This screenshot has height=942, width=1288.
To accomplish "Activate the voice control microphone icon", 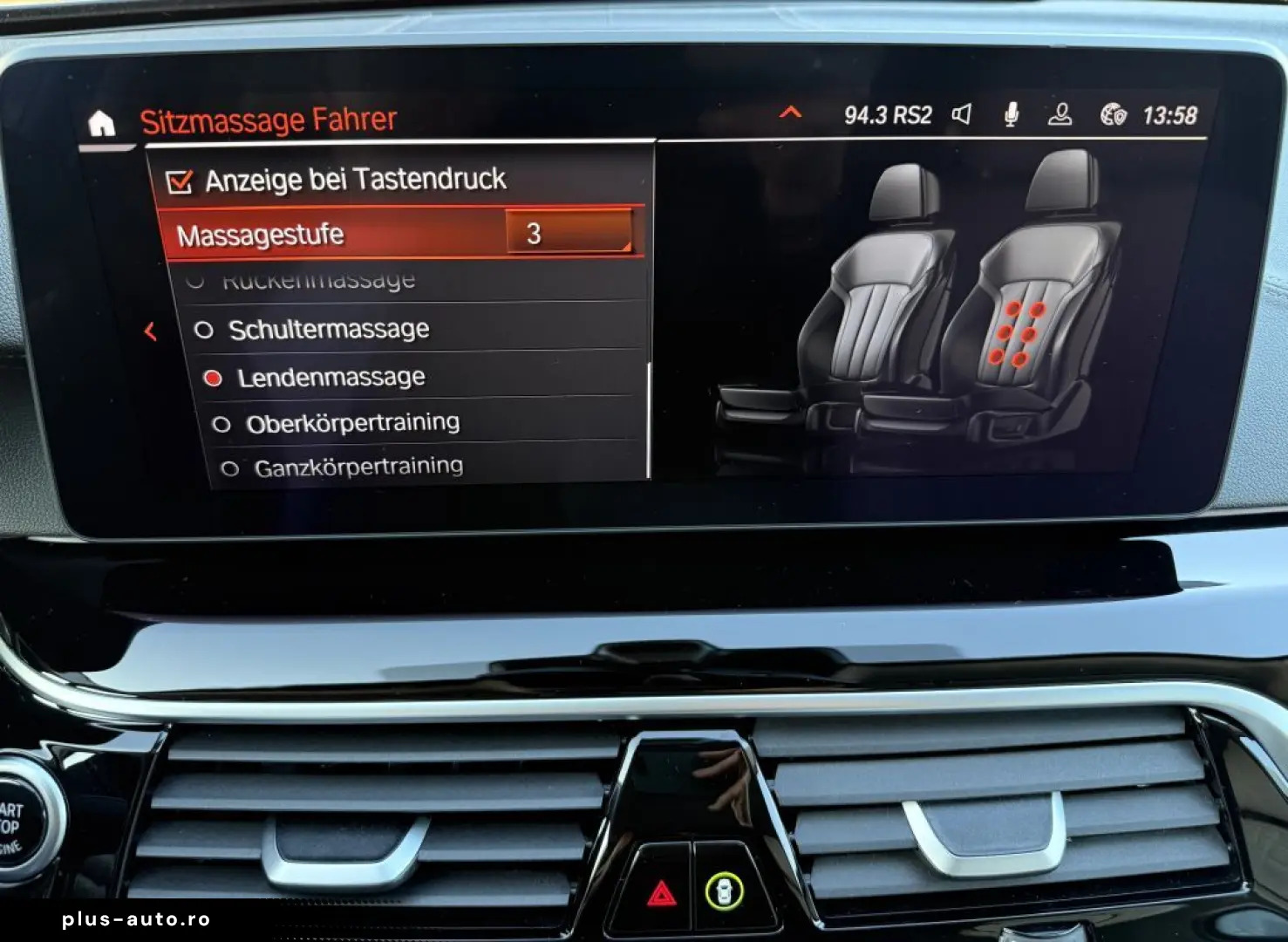I will [x=1012, y=113].
